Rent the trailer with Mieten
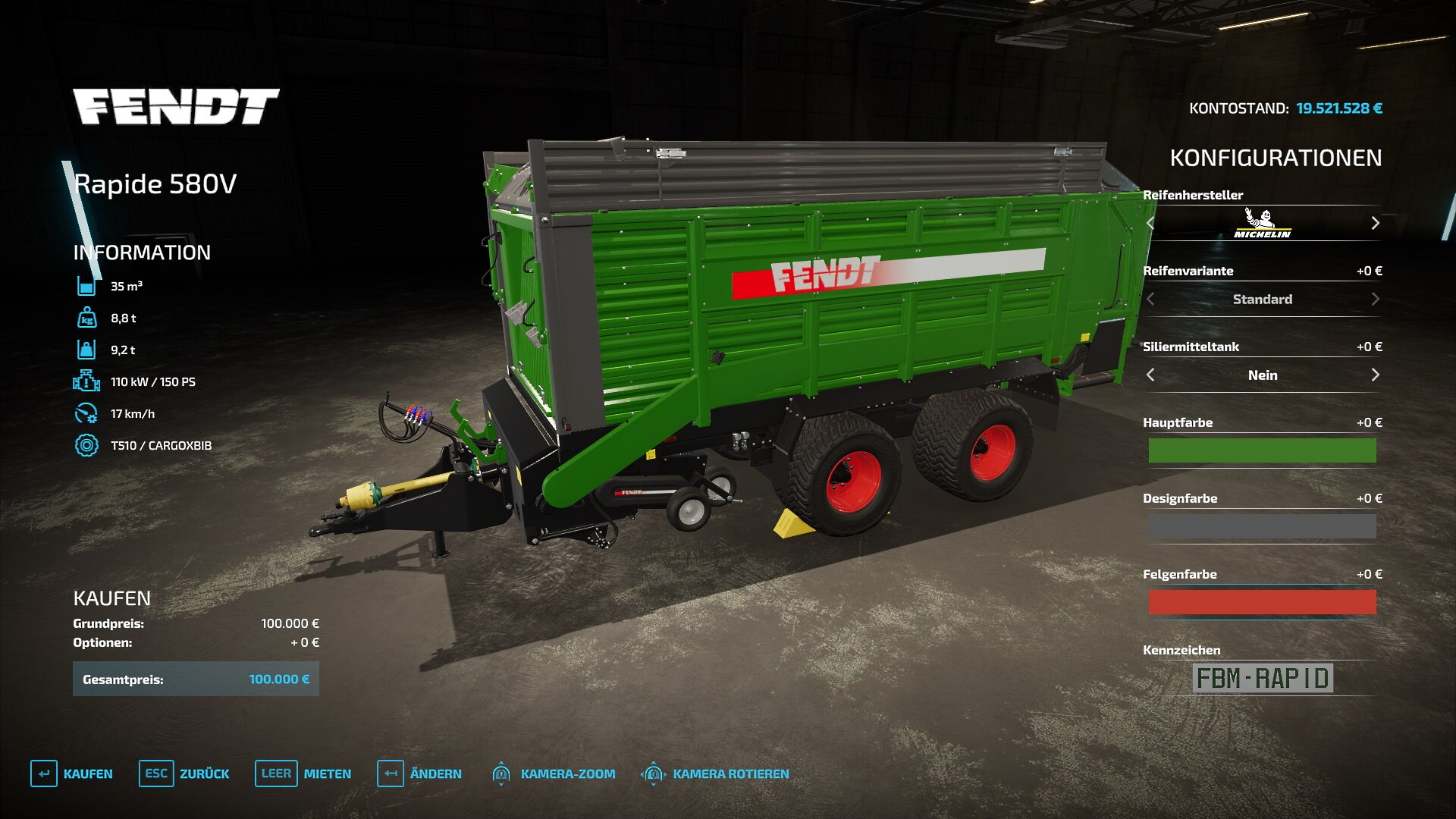 303,773
